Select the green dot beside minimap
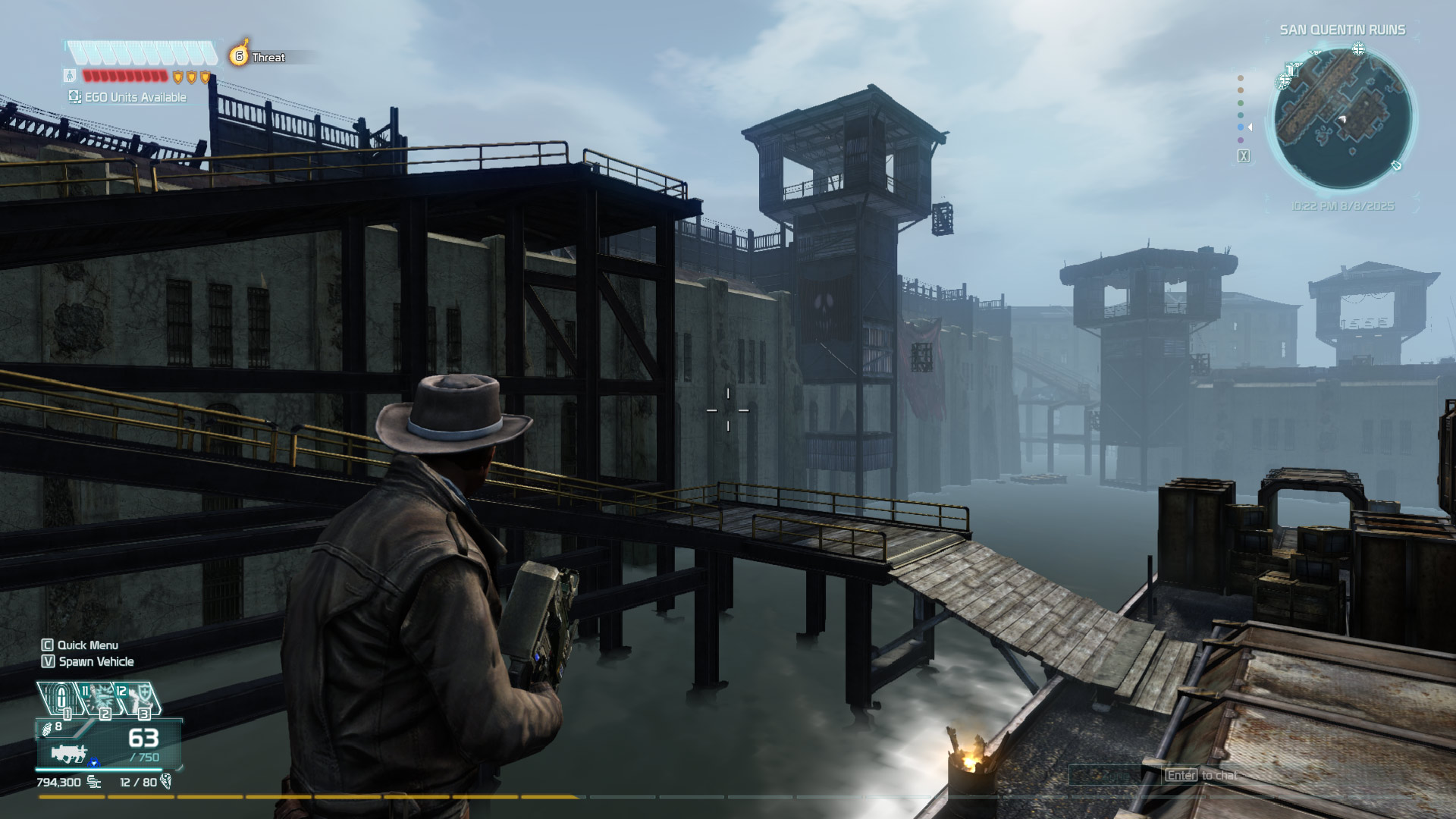 coord(1241,103)
